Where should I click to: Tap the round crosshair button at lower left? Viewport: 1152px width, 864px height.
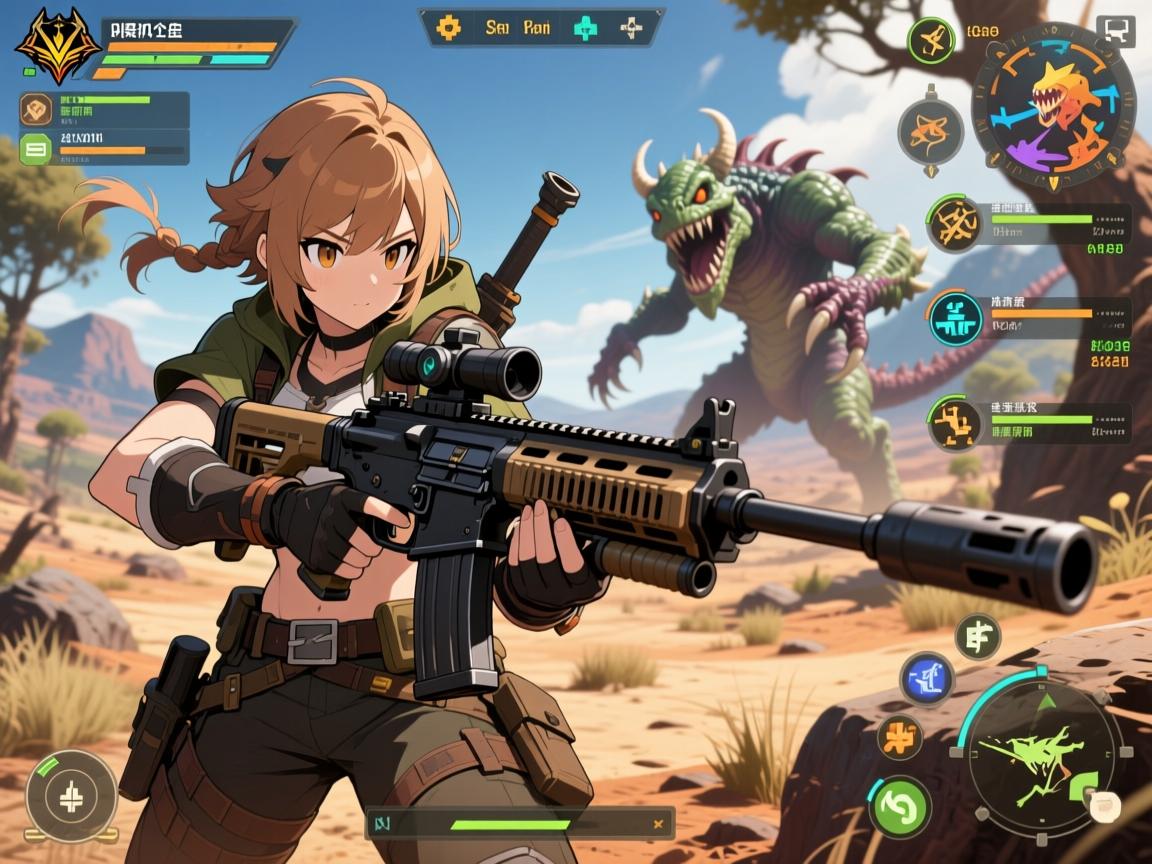71,796
